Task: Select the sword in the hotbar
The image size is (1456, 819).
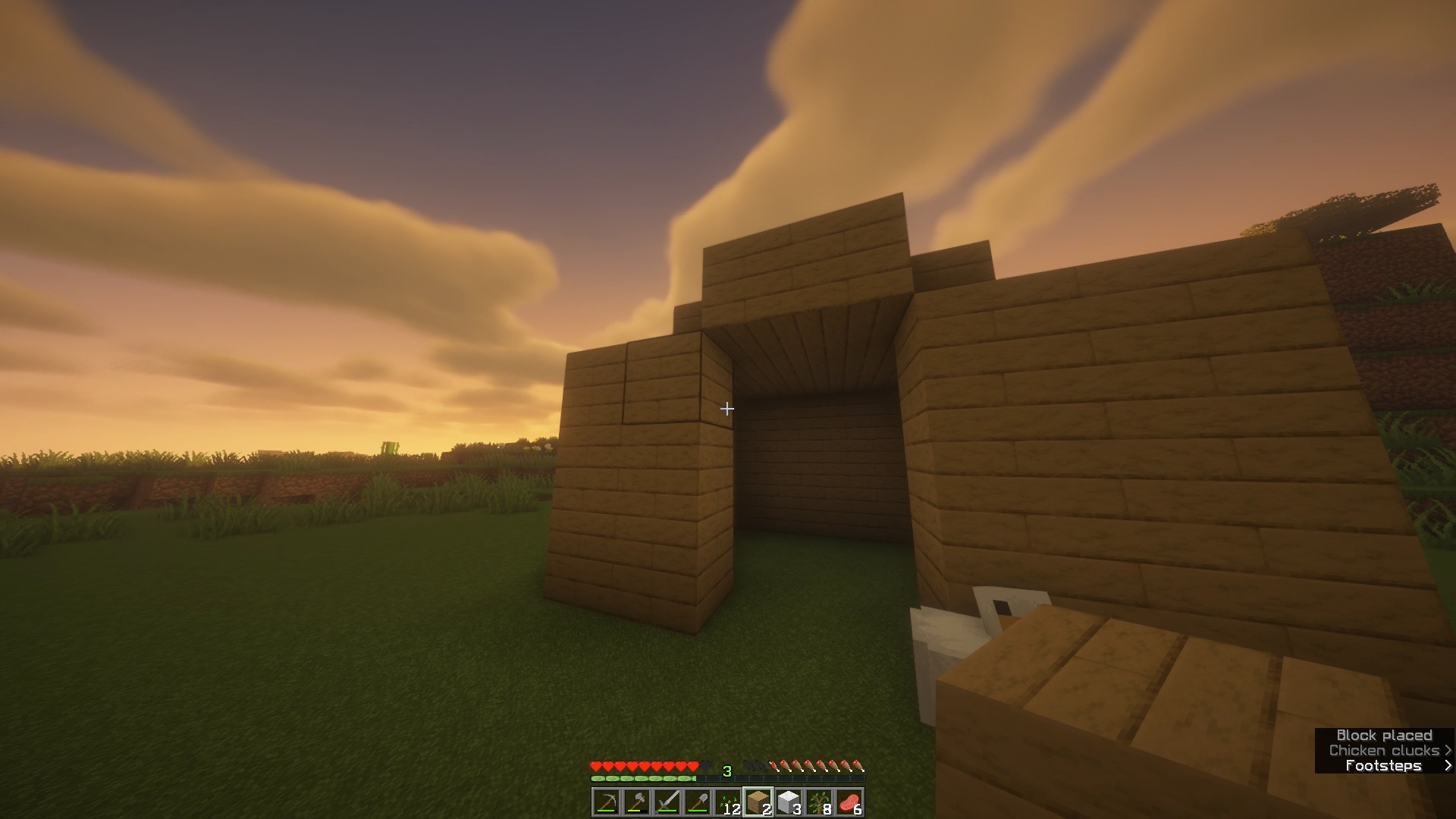Action: (x=669, y=802)
